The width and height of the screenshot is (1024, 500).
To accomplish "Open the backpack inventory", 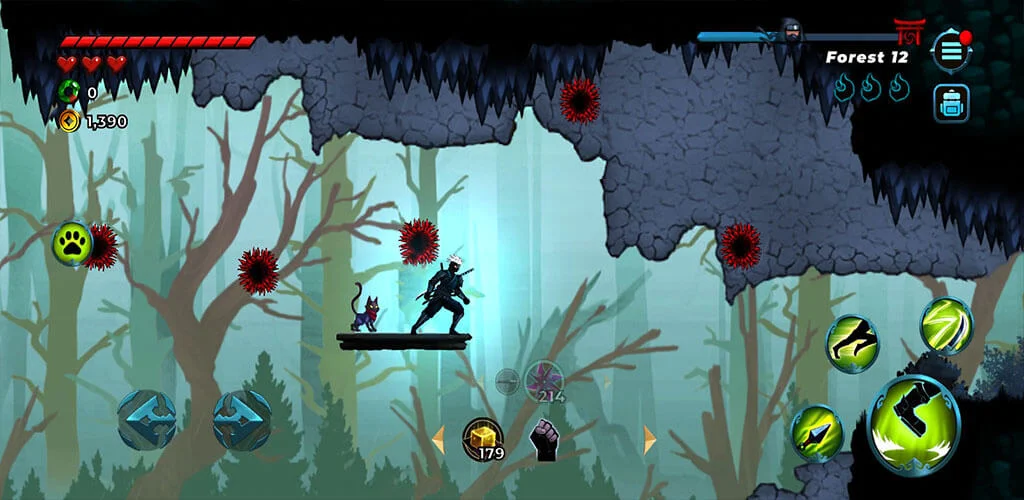I will [x=950, y=103].
